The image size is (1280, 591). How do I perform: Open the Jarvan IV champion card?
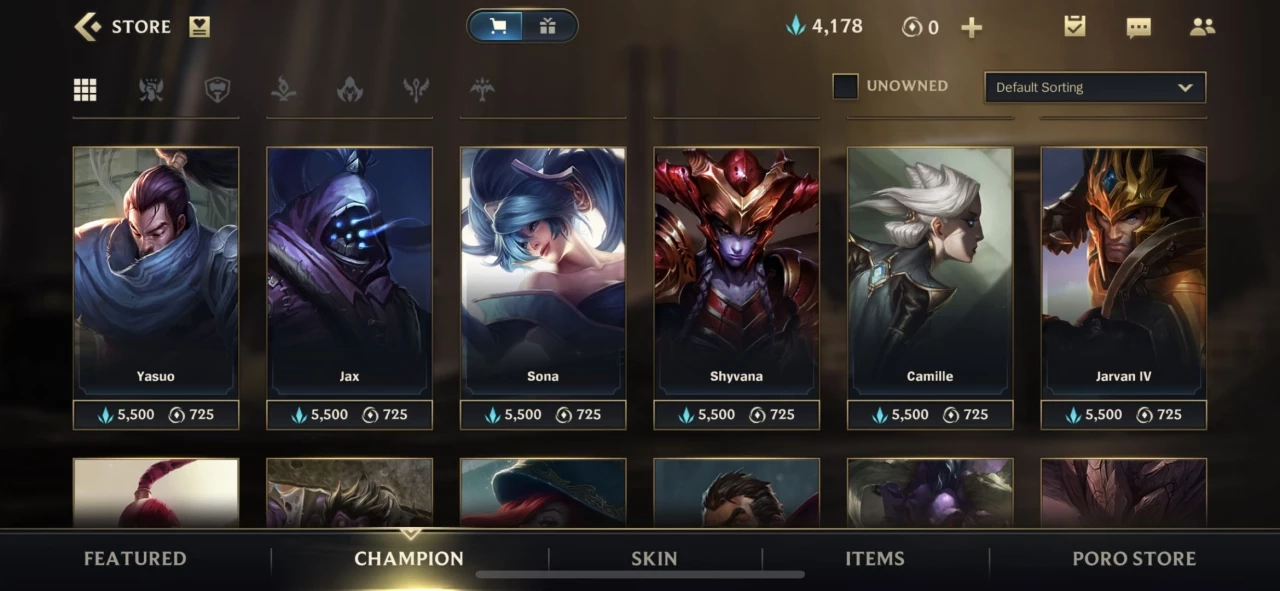(x=1123, y=270)
